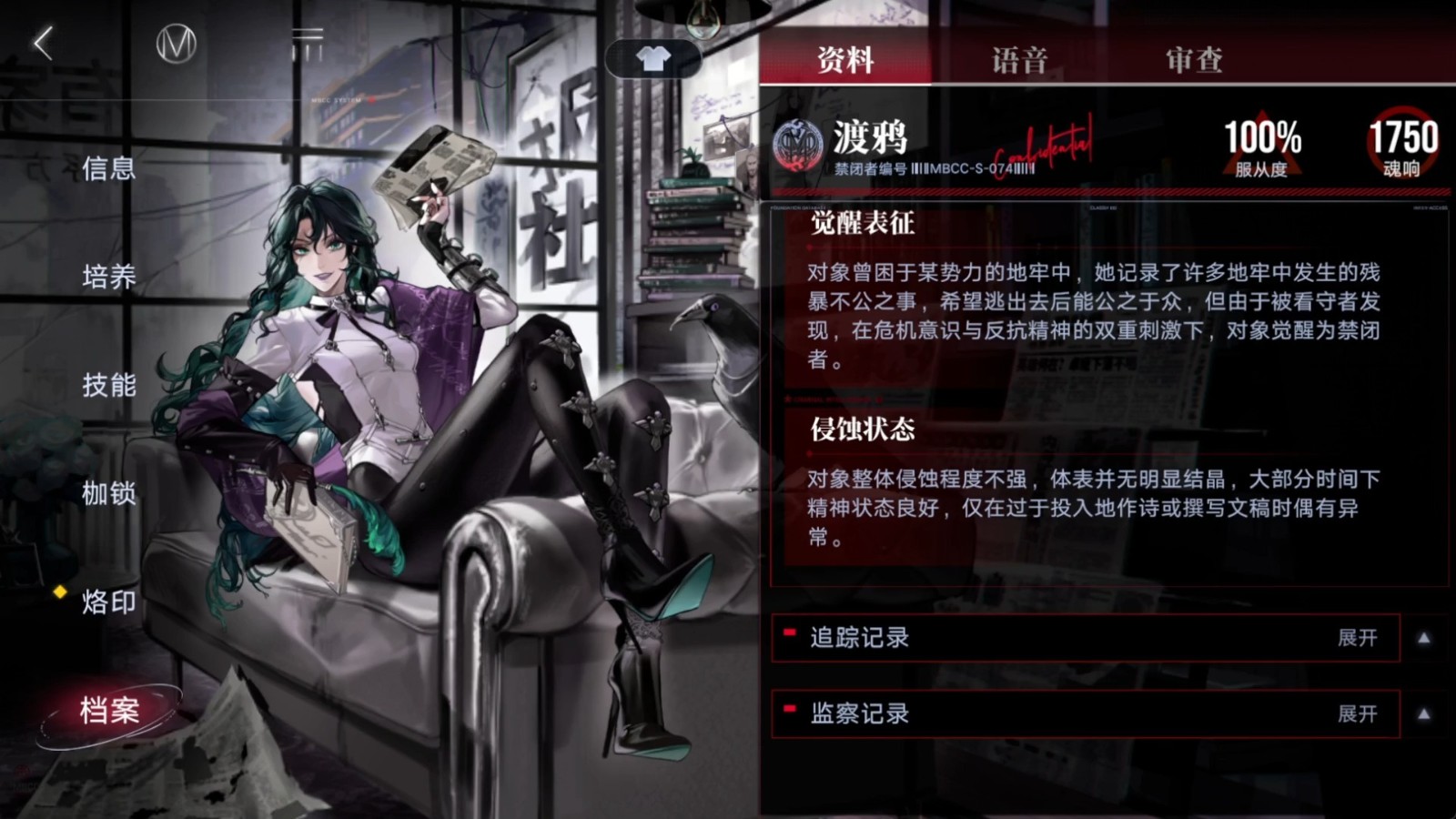Toggle the t-shirt outfit display button
This screenshot has width=1456, height=819.
pyautogui.click(x=653, y=59)
